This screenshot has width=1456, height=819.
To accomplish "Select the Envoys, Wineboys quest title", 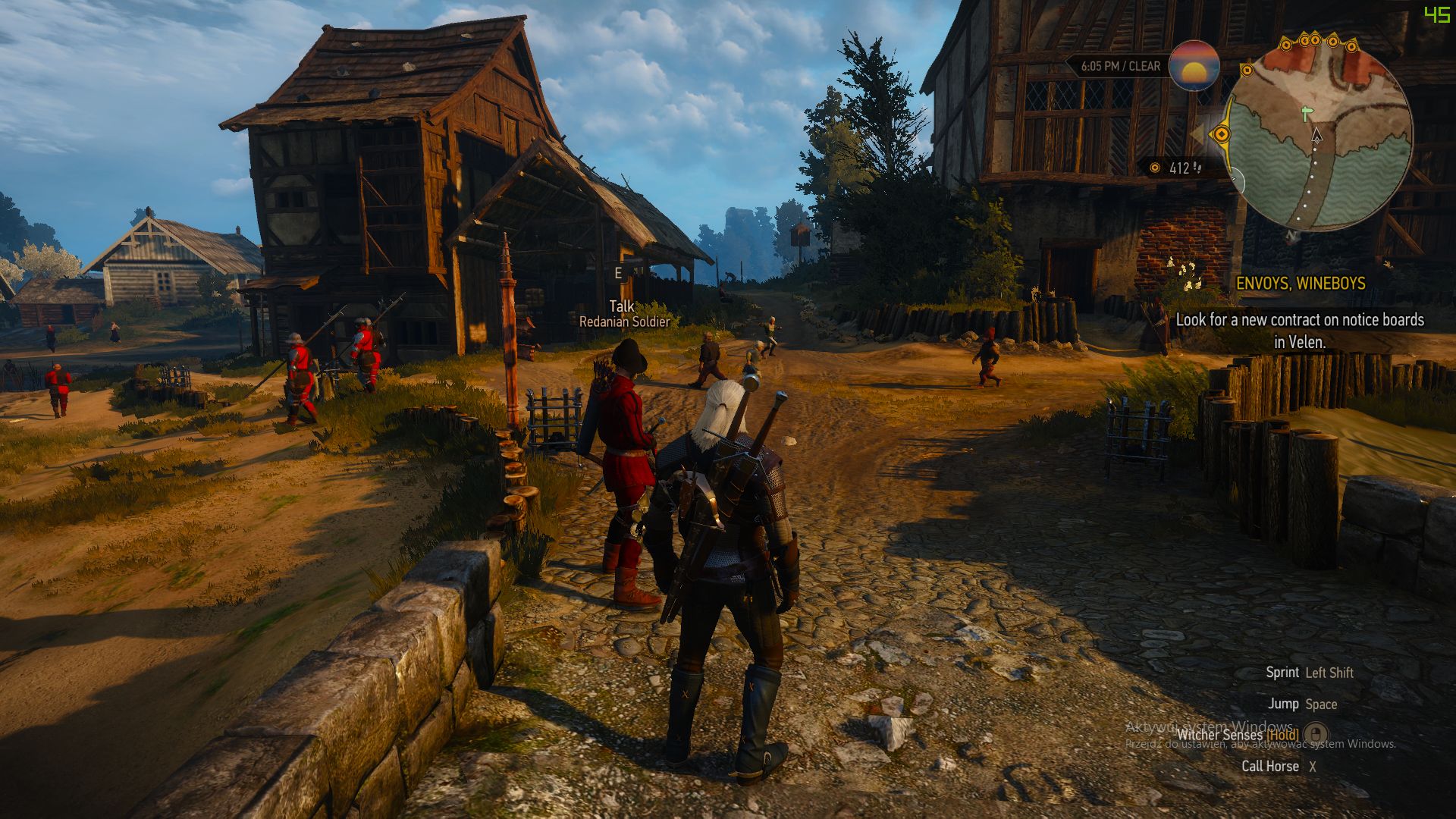I will pyautogui.click(x=1301, y=284).
